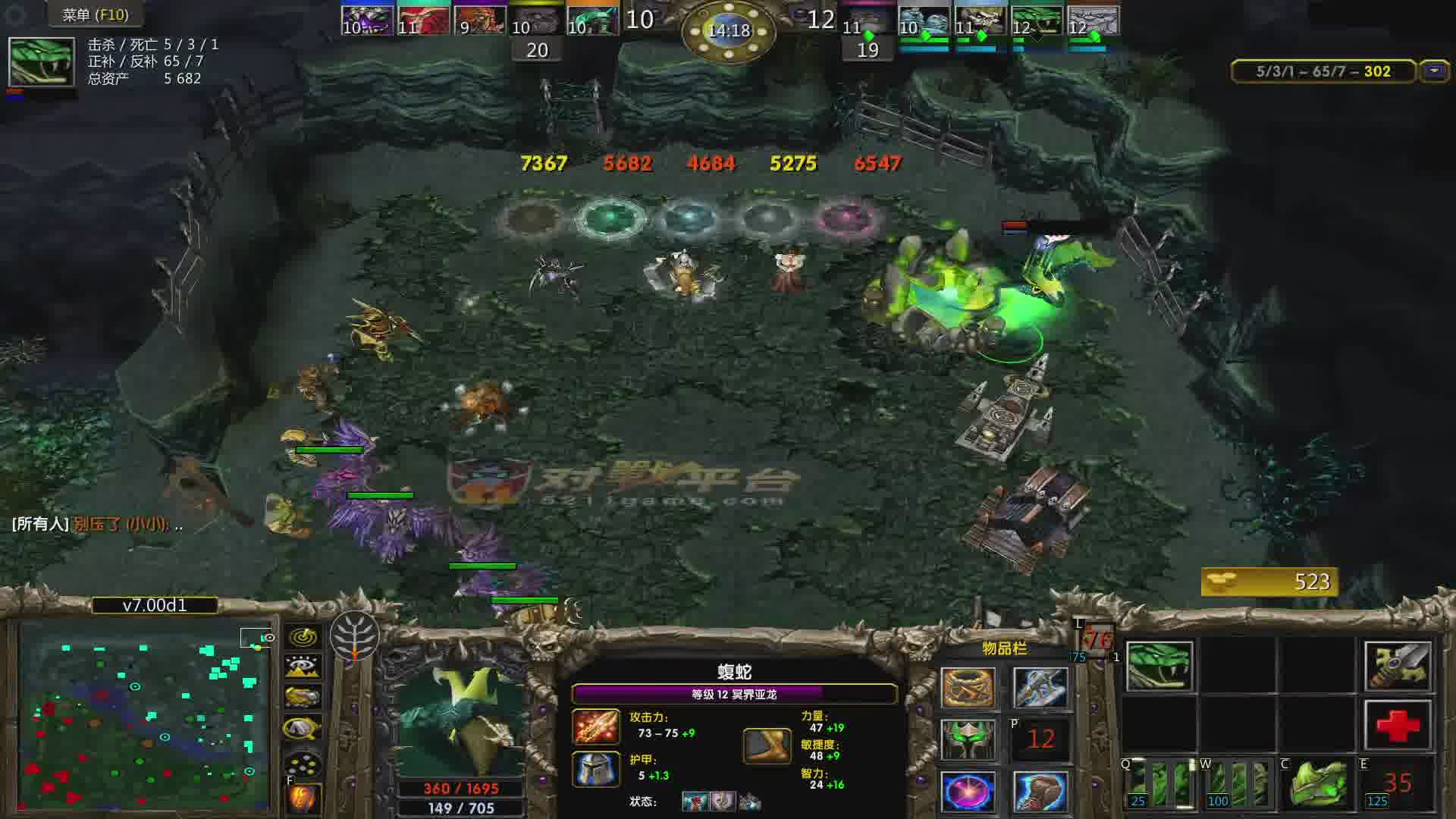This screenshot has height=819, width=1456.
Task: Expand the scoreboard dropdown arrow
Action: click(1433, 71)
